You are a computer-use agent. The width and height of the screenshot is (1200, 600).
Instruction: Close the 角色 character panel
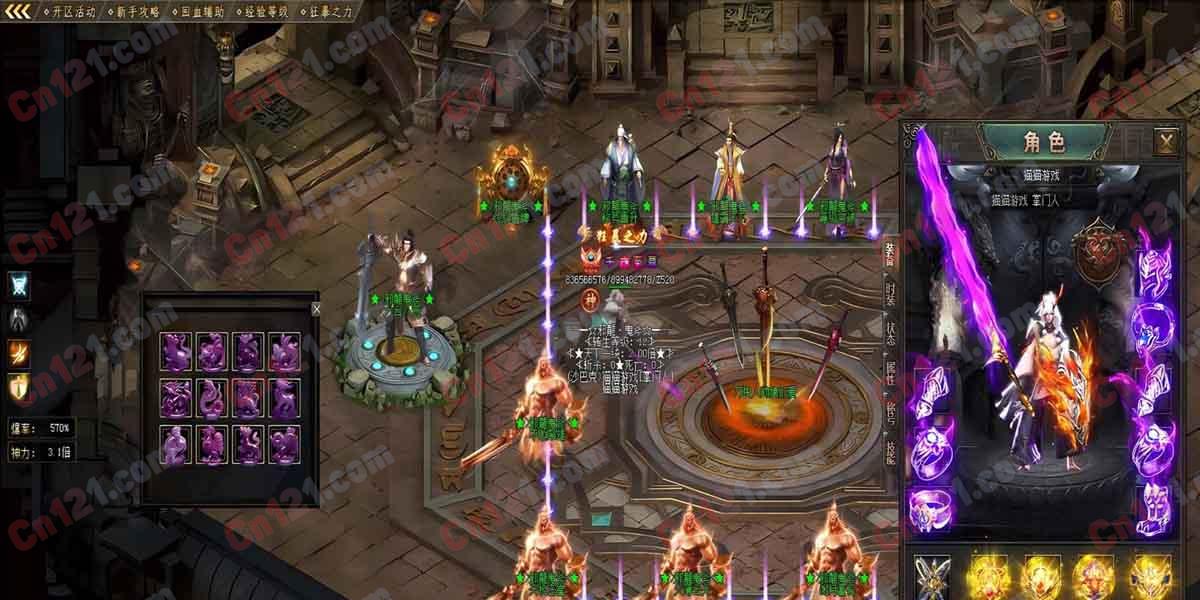click(x=1165, y=141)
